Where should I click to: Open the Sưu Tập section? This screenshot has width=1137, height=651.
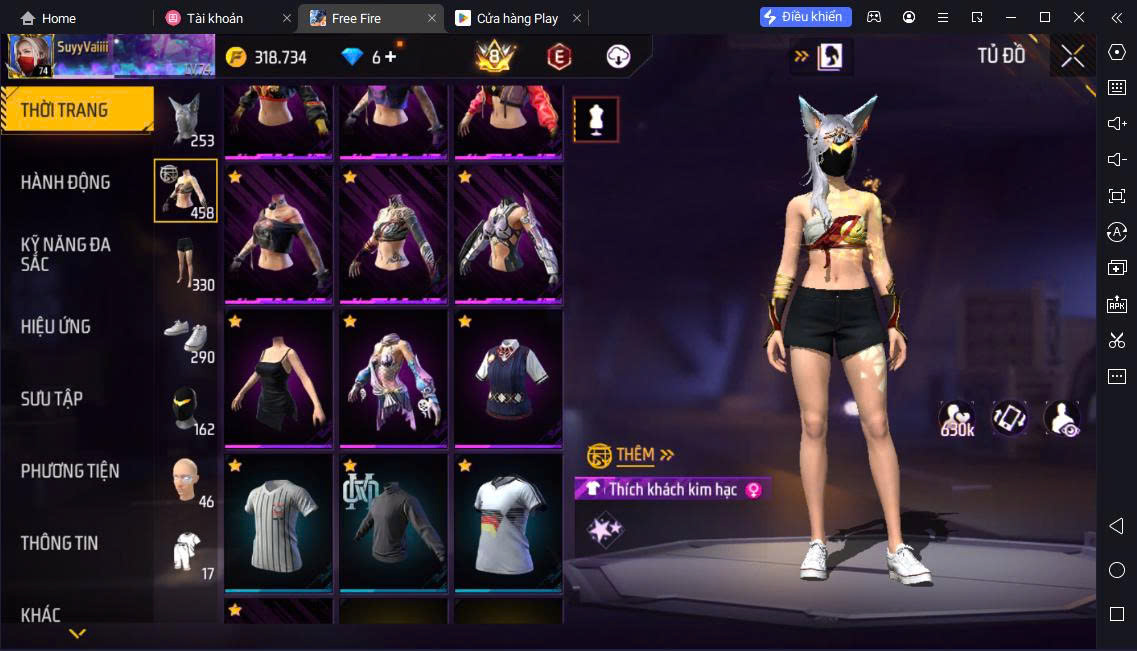click(52, 398)
